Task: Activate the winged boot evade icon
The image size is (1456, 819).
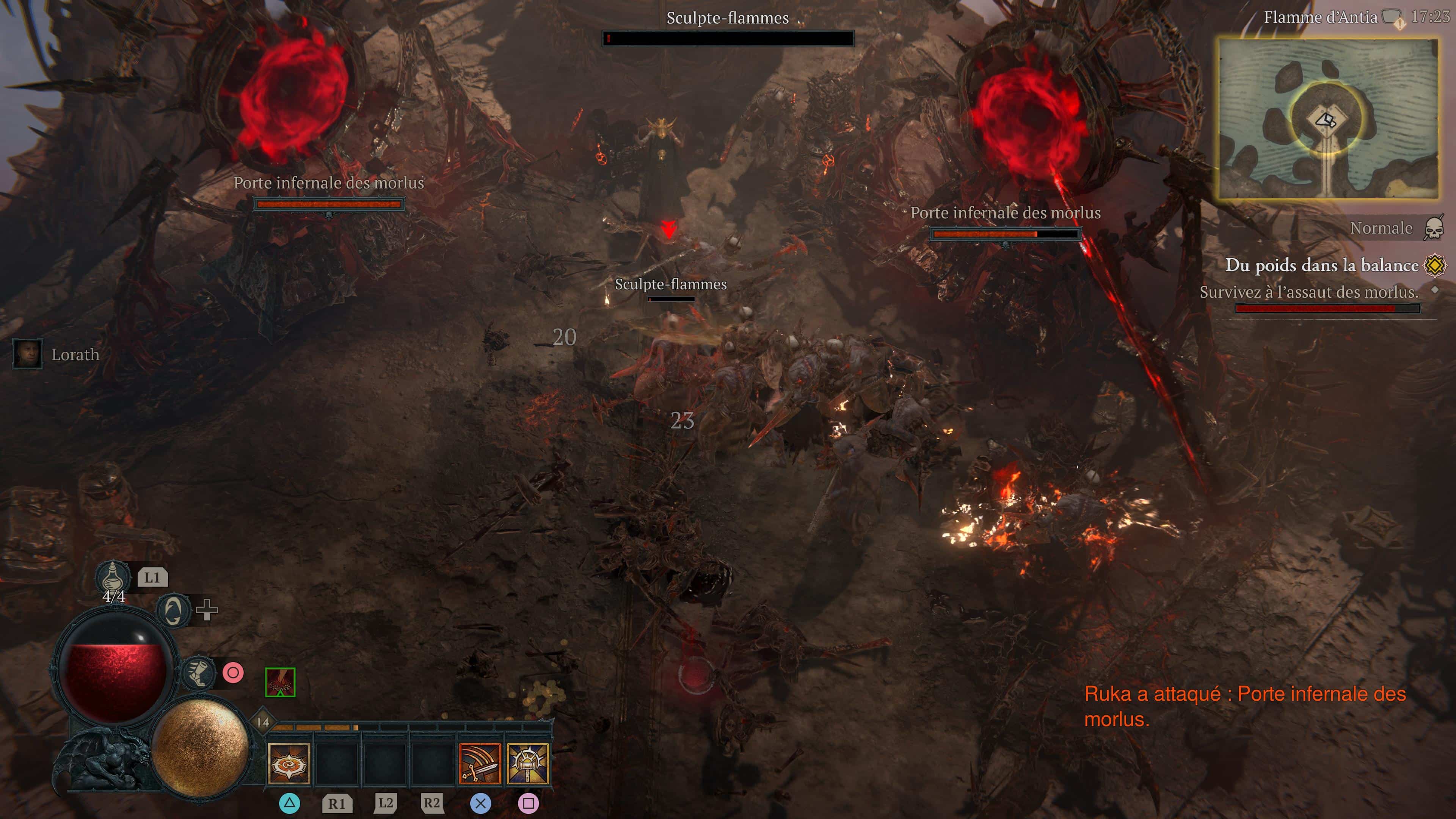Action: tap(198, 673)
